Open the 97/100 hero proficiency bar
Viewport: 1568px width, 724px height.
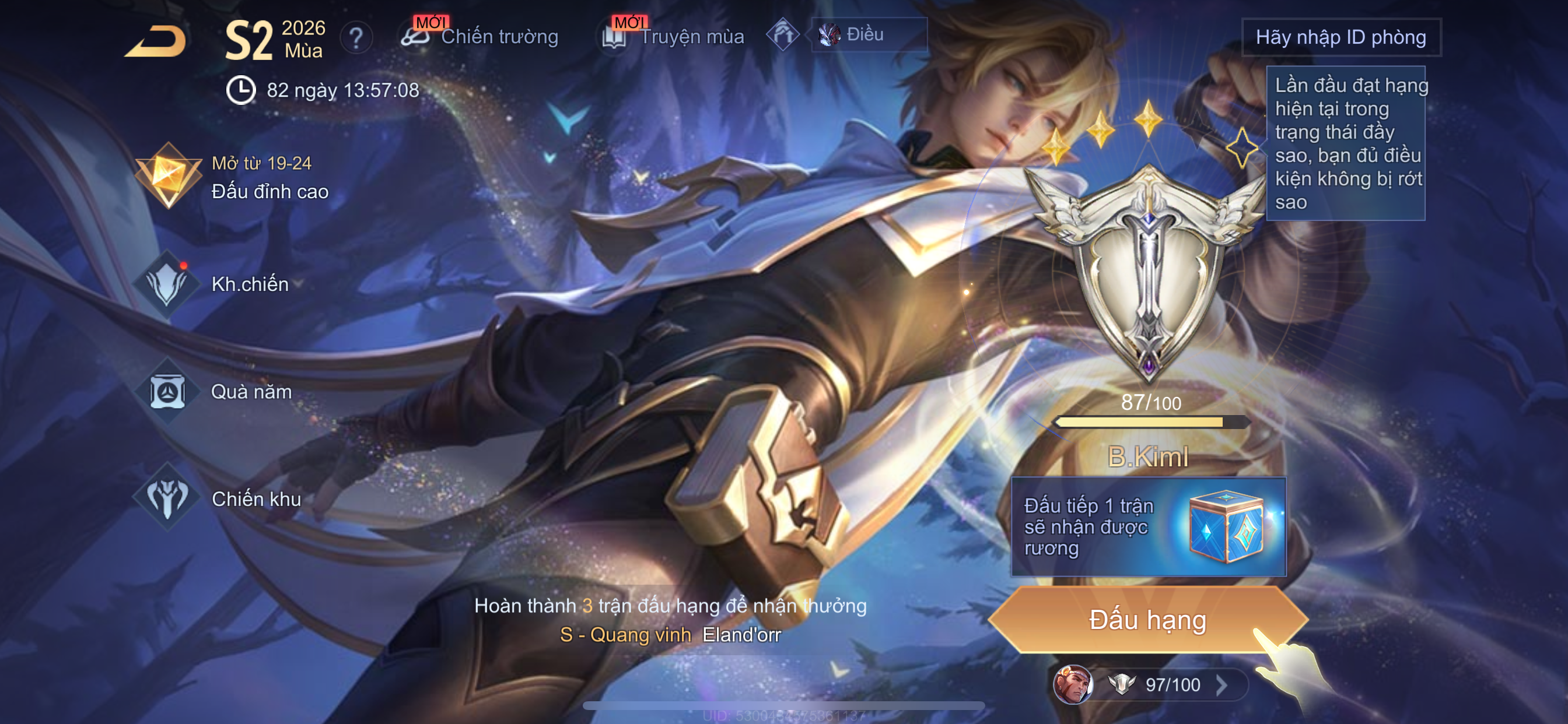(x=1150, y=684)
